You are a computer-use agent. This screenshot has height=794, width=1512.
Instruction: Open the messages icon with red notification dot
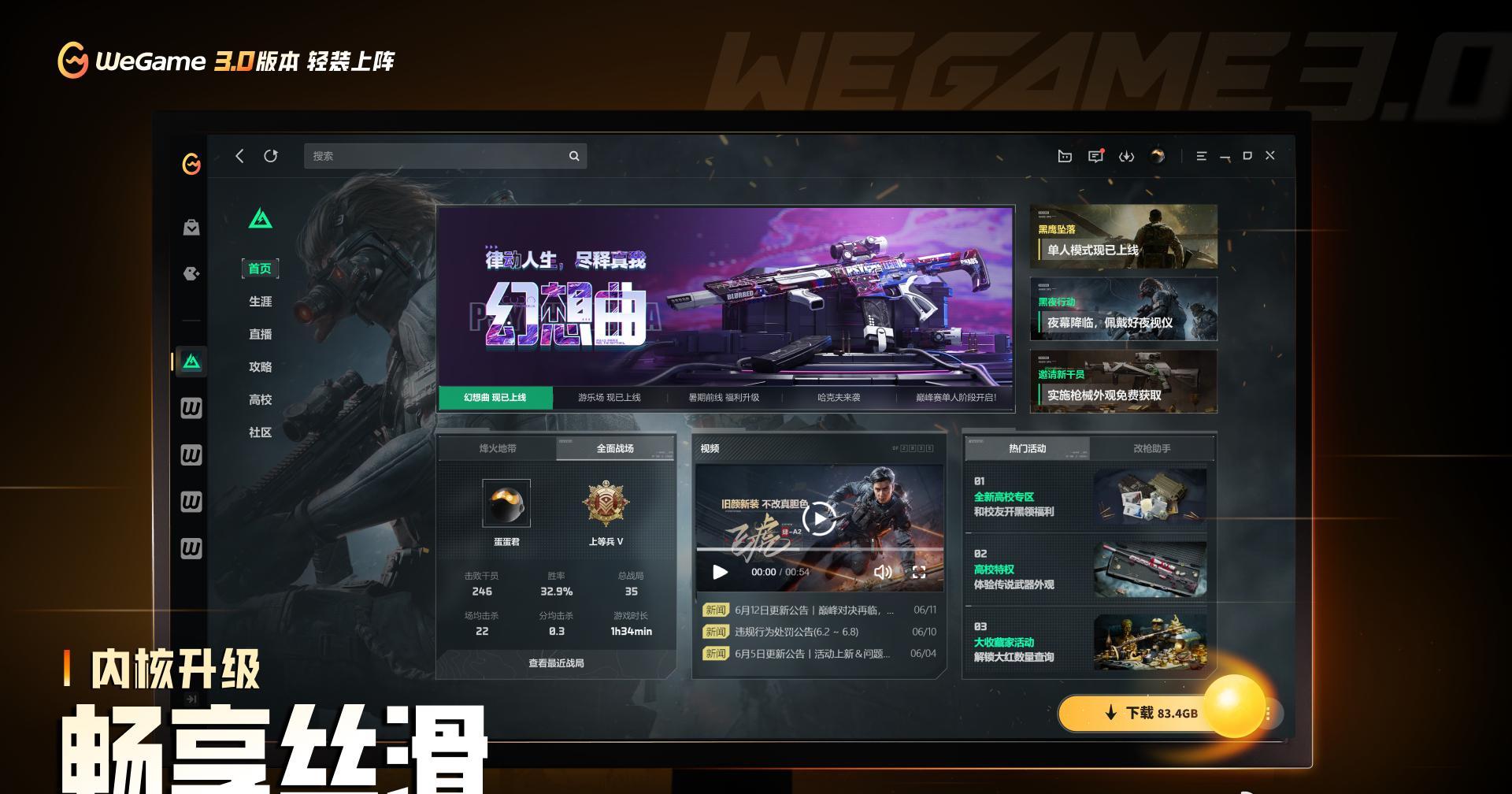1095,156
